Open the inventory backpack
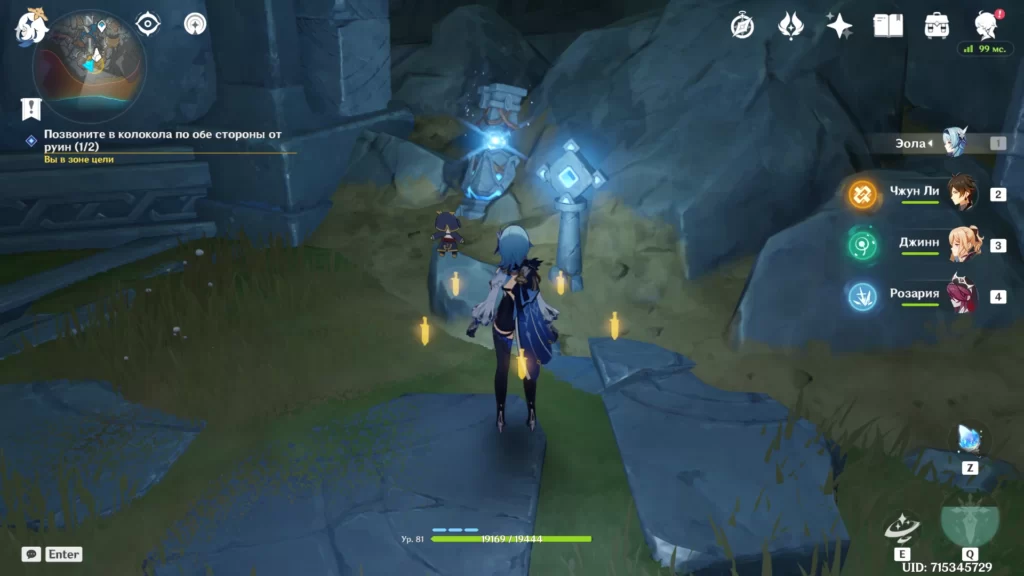Image resolution: width=1024 pixels, height=576 pixels. point(937,26)
